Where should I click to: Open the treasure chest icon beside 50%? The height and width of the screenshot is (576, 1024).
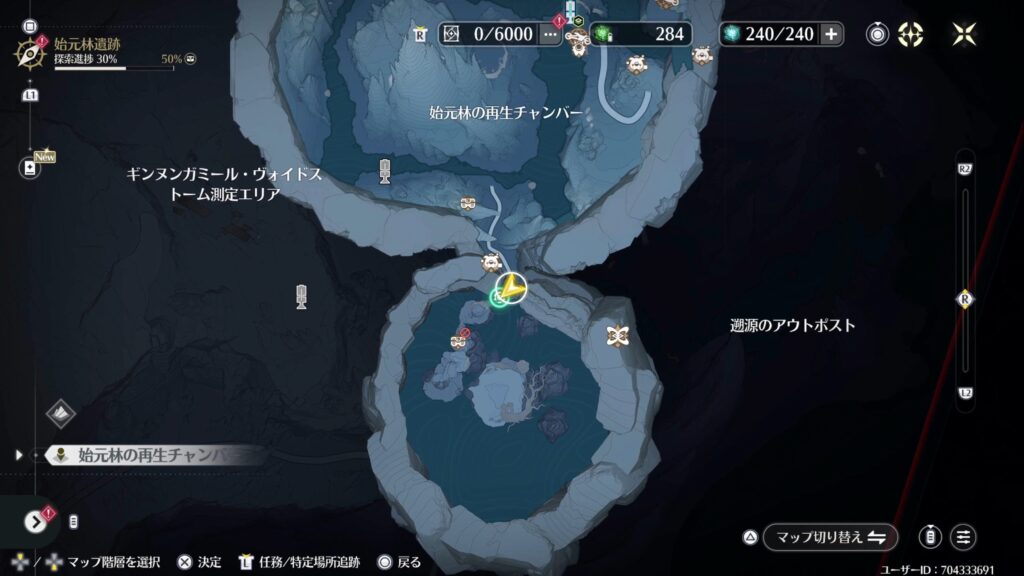(190, 59)
